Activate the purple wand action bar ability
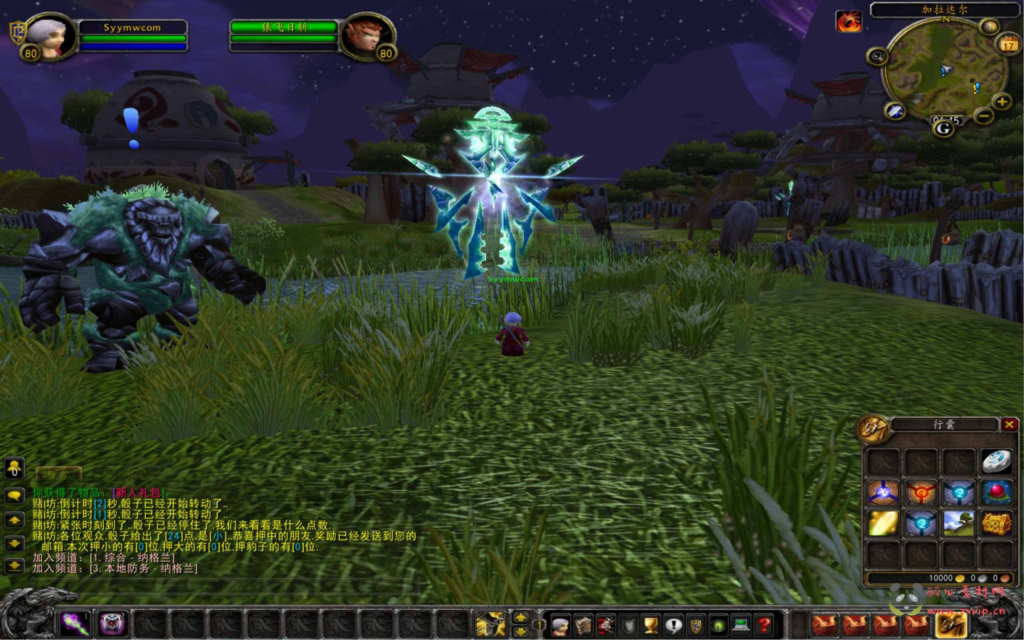This screenshot has height=640, width=1024. (x=75, y=624)
